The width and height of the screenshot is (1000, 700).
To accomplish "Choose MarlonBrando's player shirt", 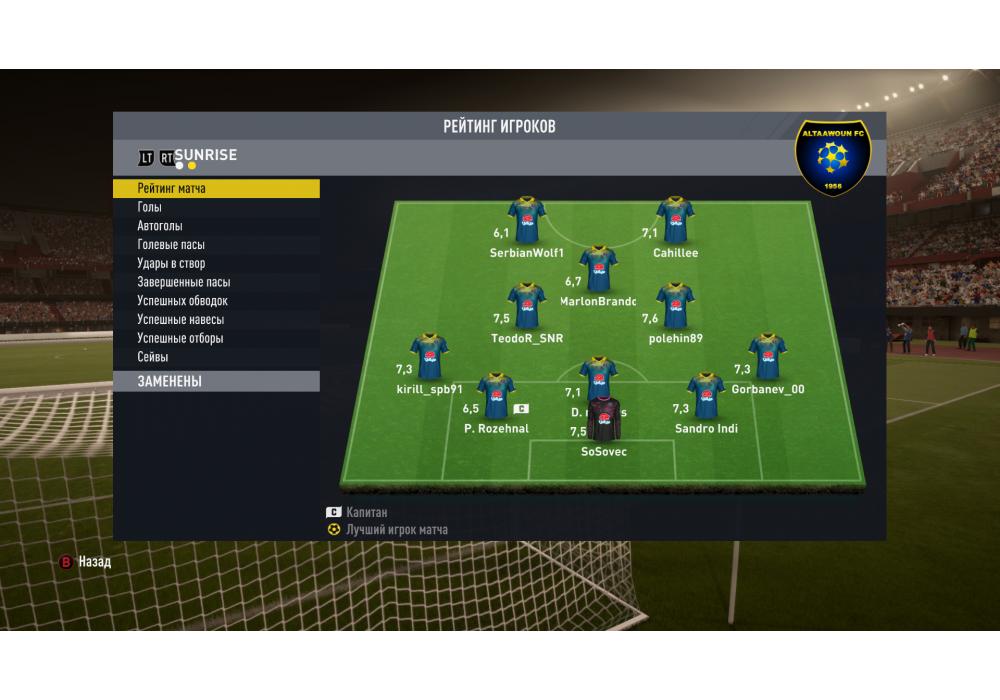I will 598,269.
